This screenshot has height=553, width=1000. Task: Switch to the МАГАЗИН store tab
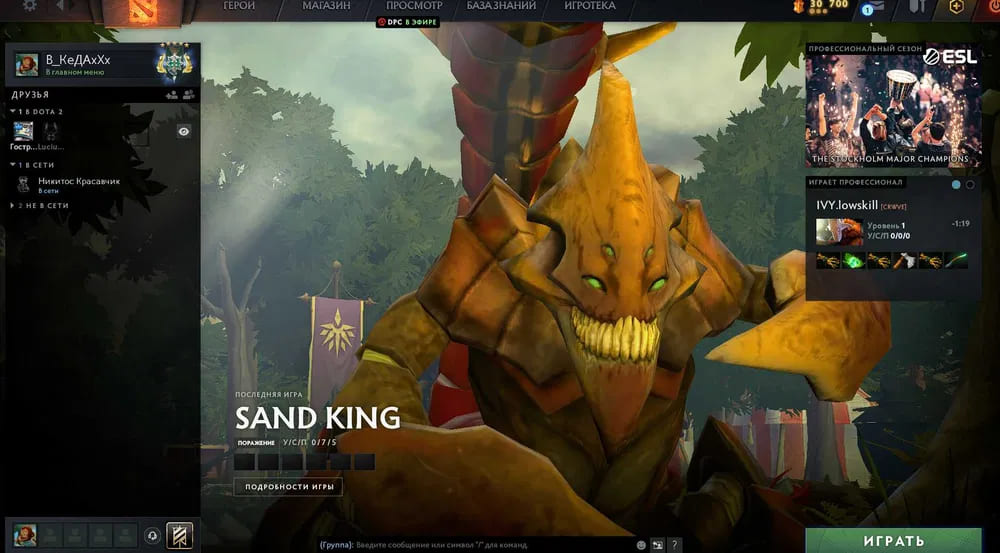pyautogui.click(x=326, y=6)
